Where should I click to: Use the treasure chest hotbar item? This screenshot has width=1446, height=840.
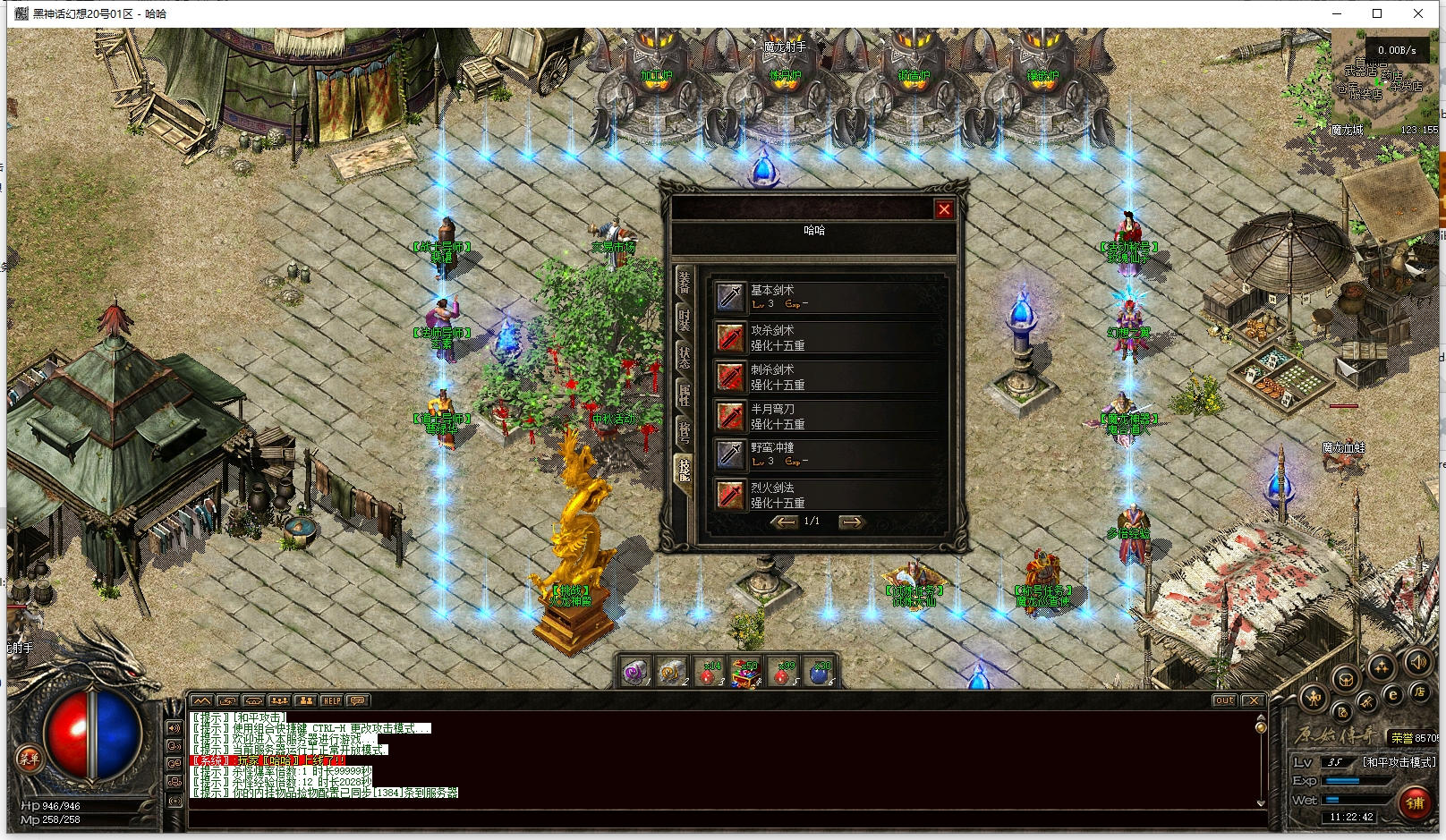tap(744, 673)
